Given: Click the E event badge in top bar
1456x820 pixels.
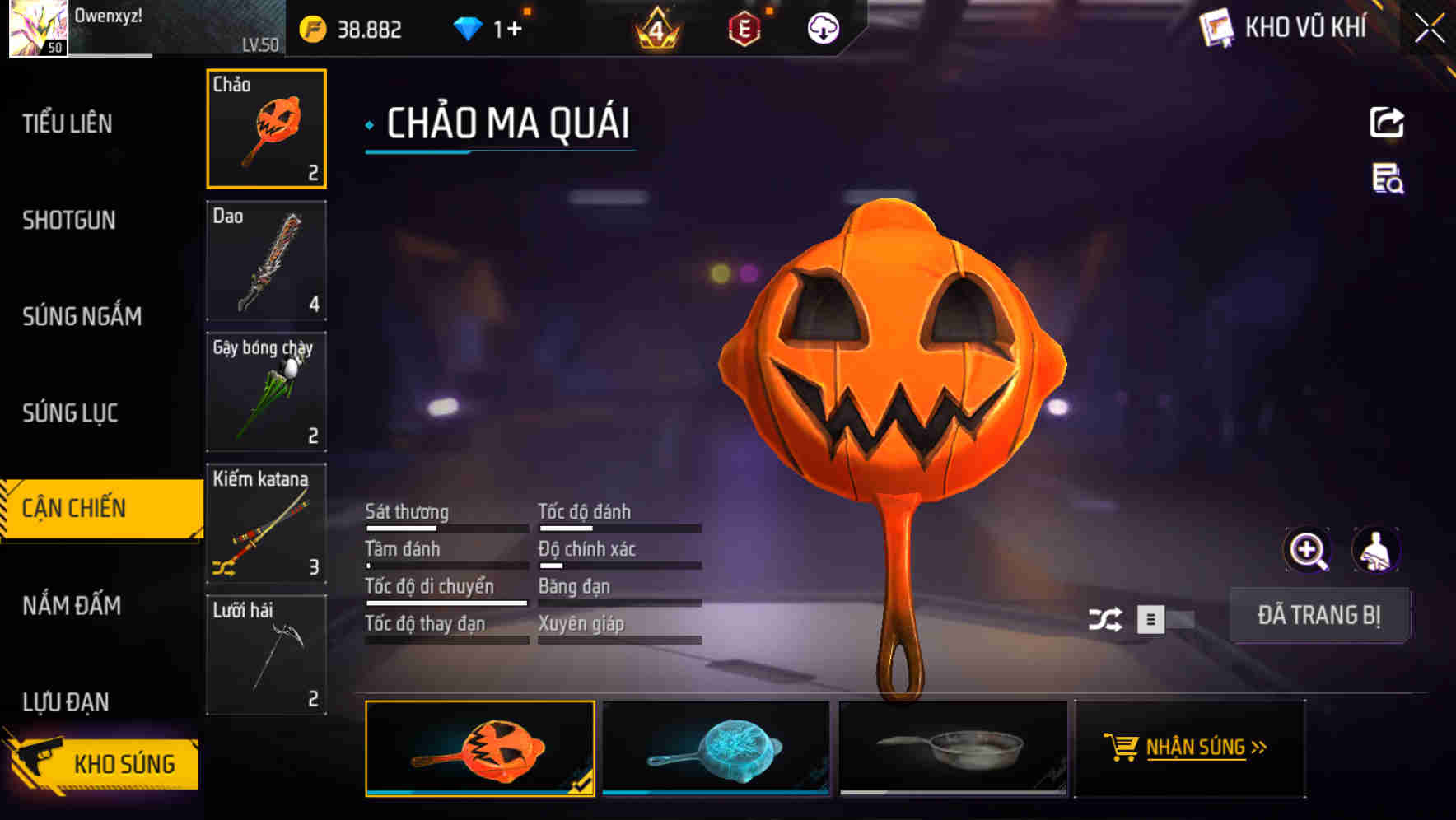Looking at the screenshot, I should (x=745, y=26).
